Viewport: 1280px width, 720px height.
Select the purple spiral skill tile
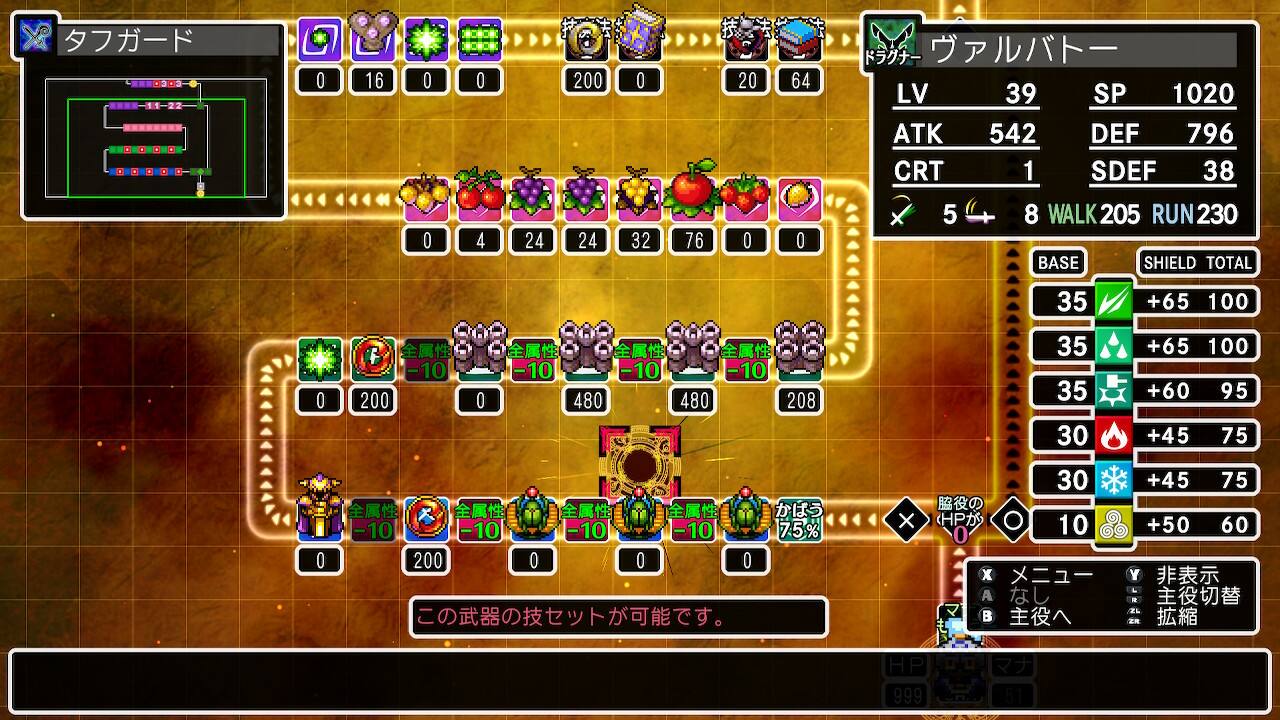coord(320,41)
